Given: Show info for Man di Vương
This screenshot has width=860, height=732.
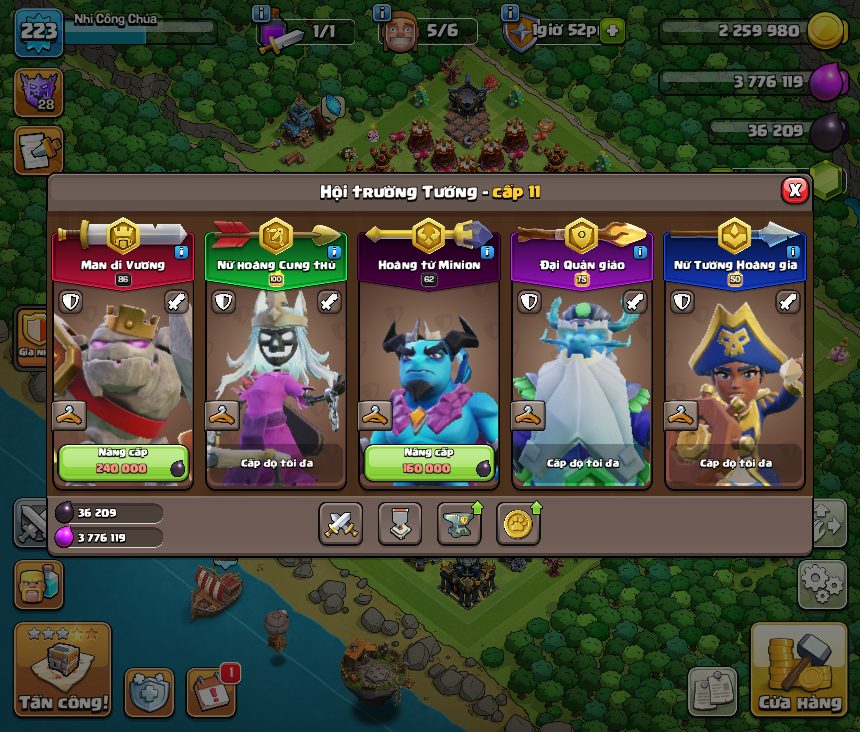Looking at the screenshot, I should [x=181, y=253].
